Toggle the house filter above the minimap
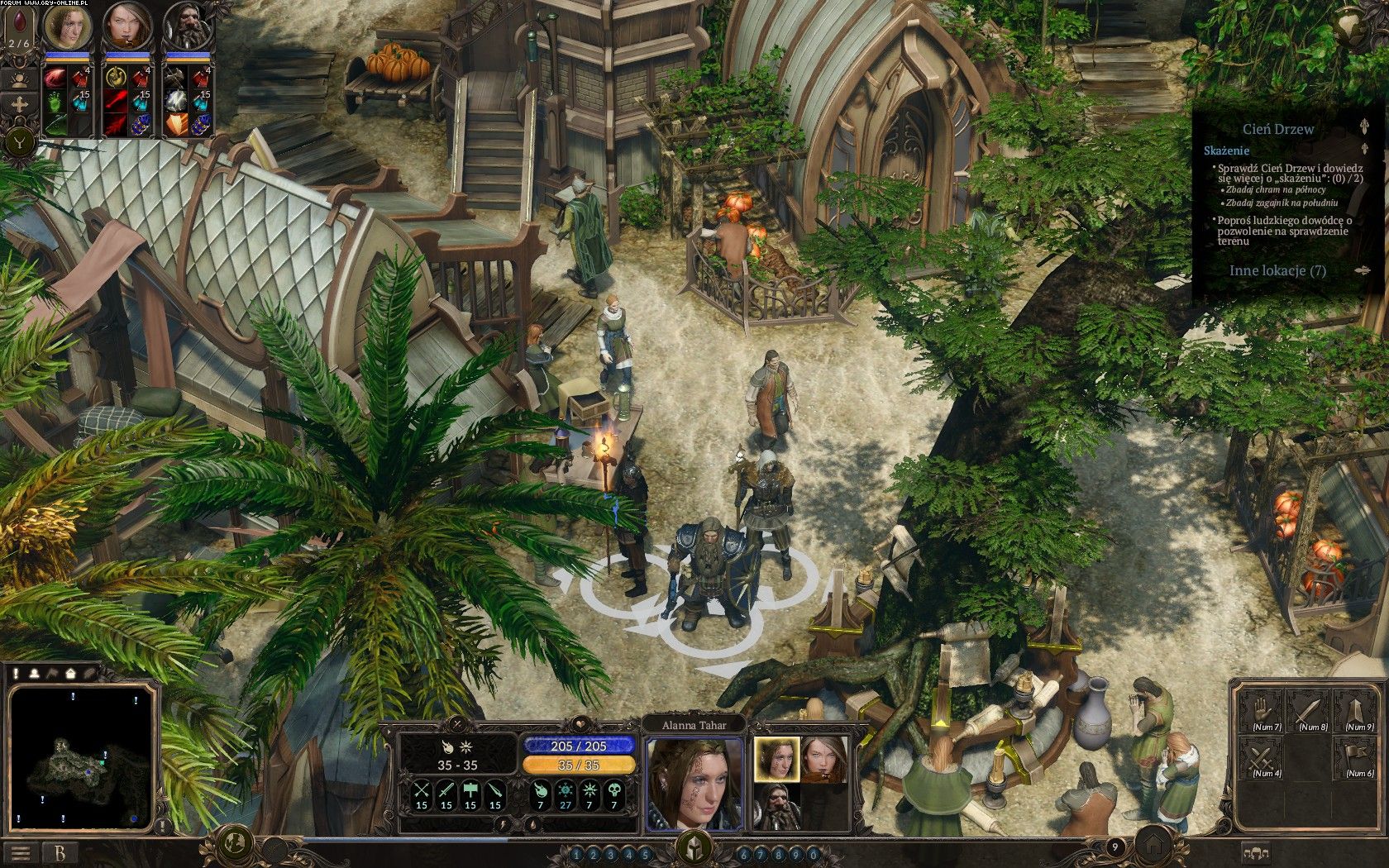1389x868 pixels. (71, 674)
